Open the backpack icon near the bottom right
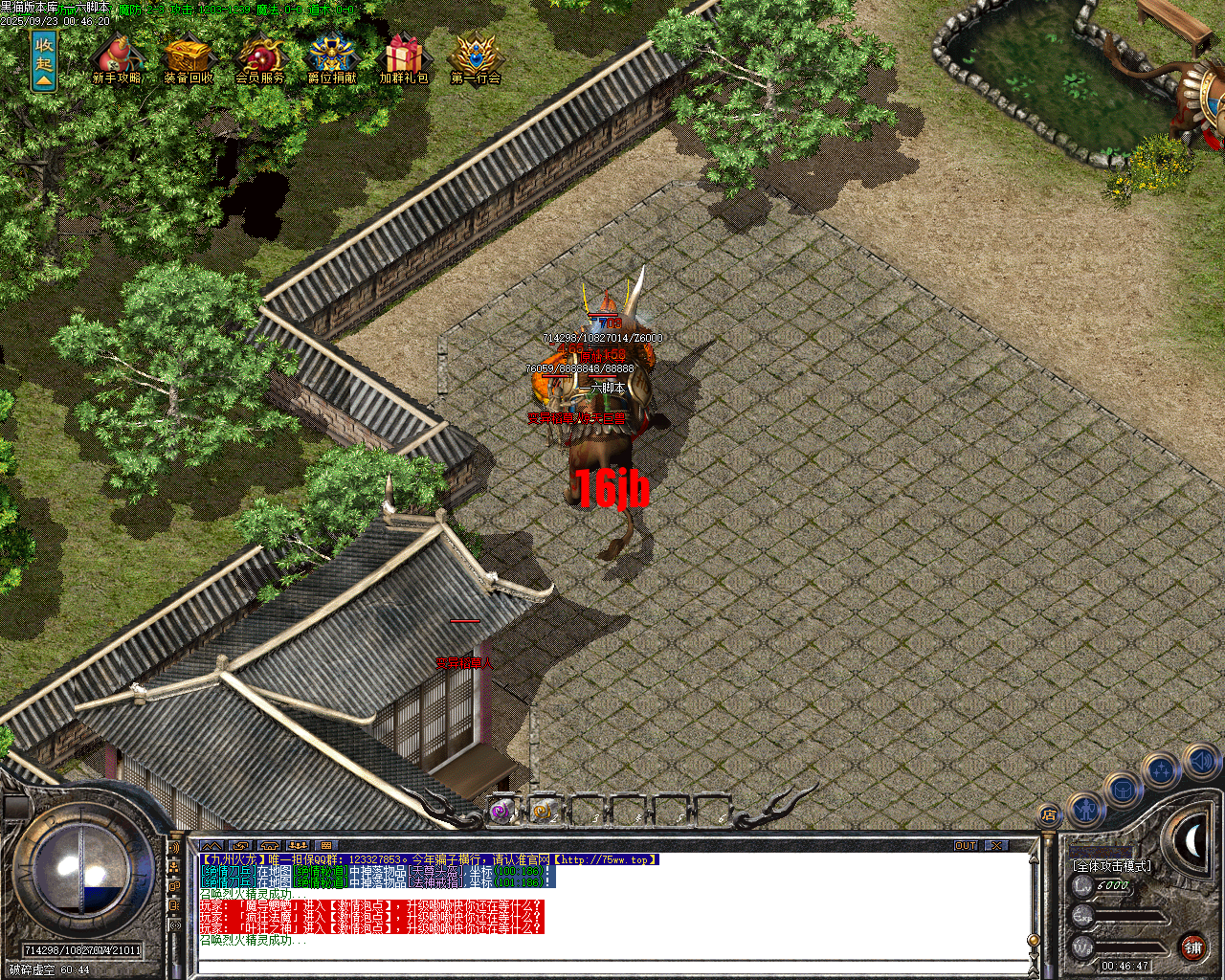This screenshot has height=980, width=1225. pyautogui.click(x=1123, y=790)
